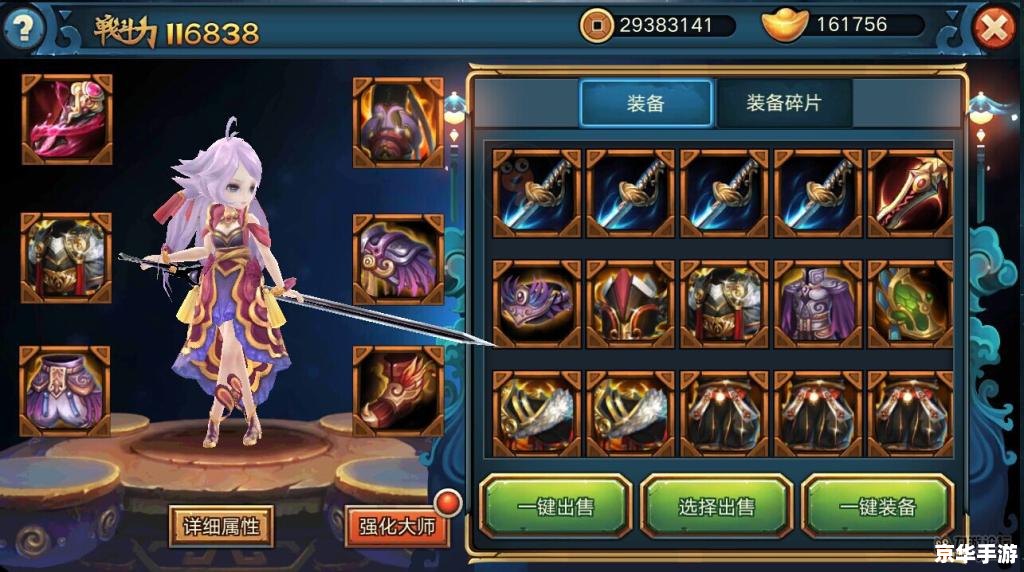
Task: Click the copper coin currency icon
Action: [x=597, y=25]
